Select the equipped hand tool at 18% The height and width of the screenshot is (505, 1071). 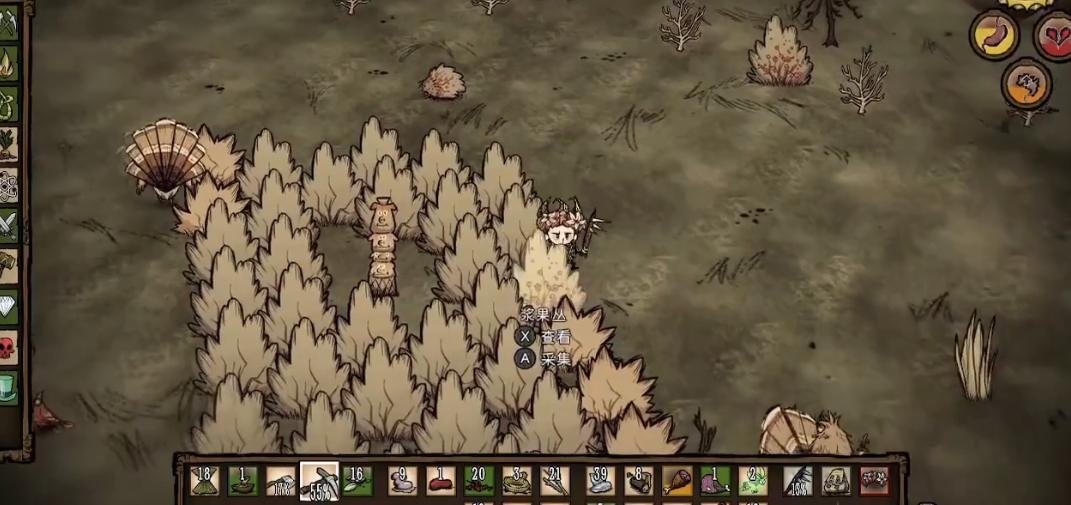coord(797,481)
